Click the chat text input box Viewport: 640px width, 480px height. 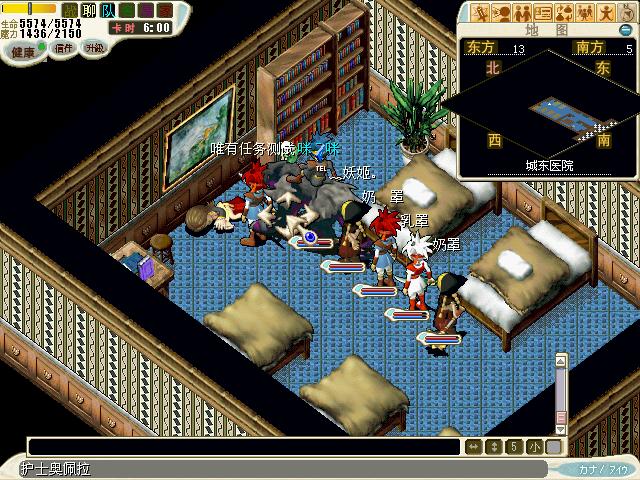click(240, 447)
